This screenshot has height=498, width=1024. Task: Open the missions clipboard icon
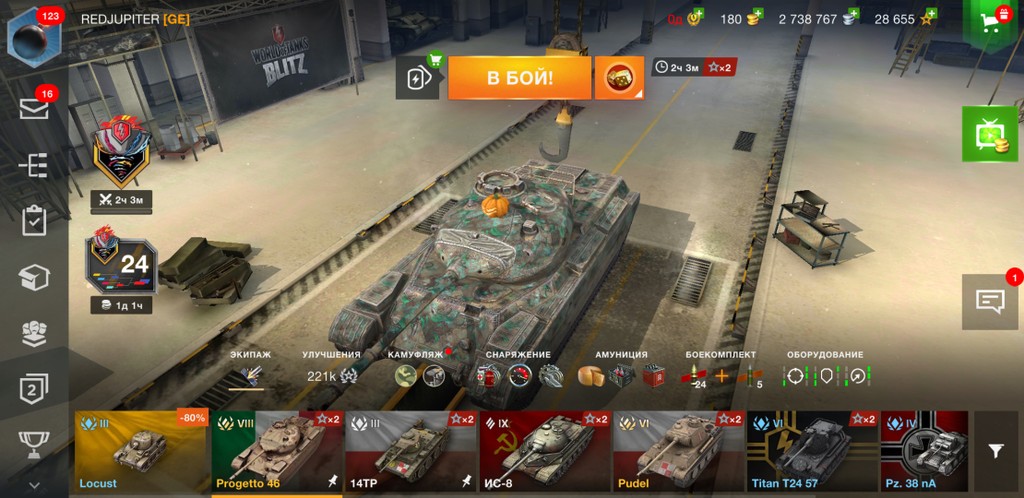[34, 220]
